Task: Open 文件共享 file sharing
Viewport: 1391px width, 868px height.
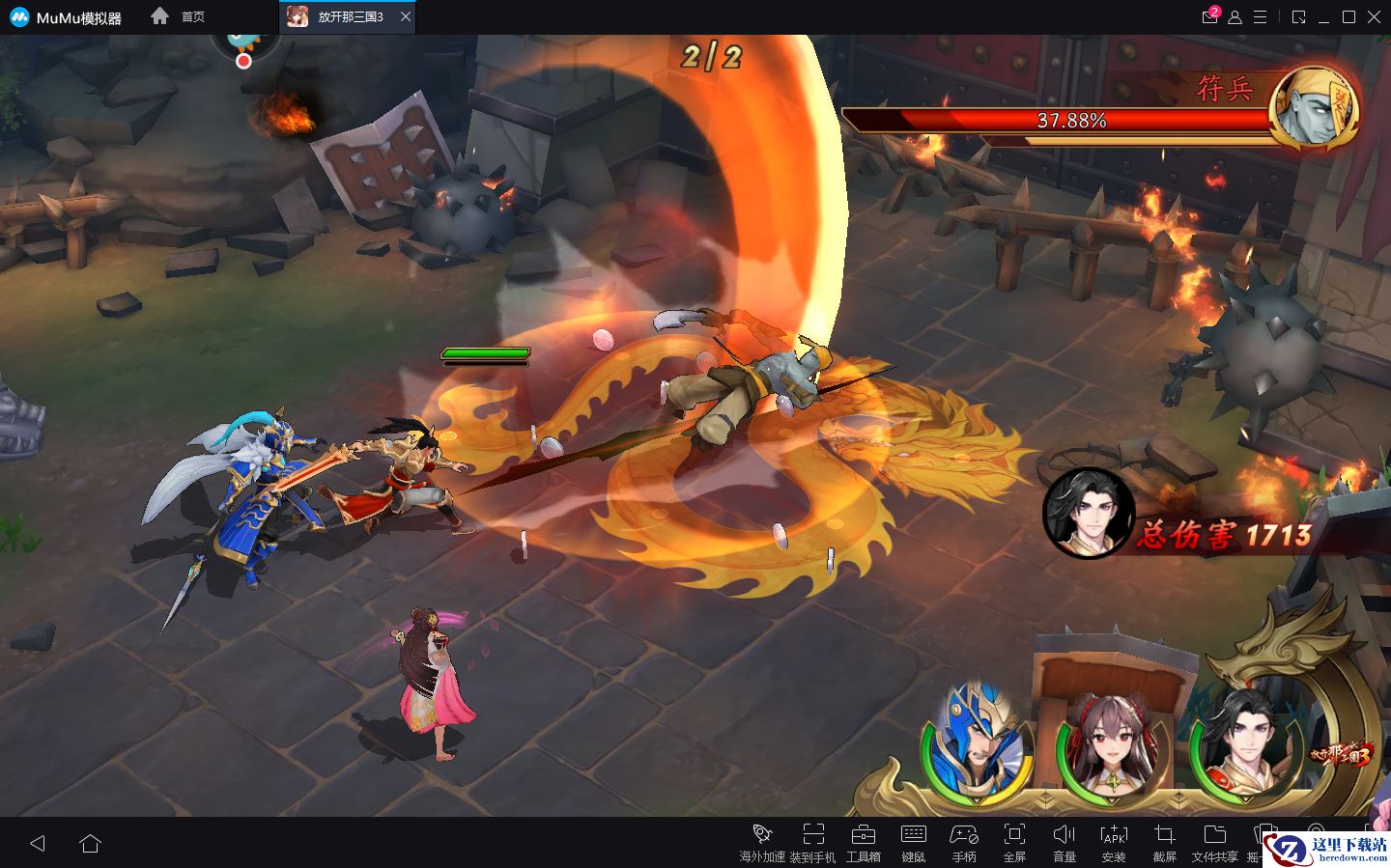Action: [x=1214, y=842]
